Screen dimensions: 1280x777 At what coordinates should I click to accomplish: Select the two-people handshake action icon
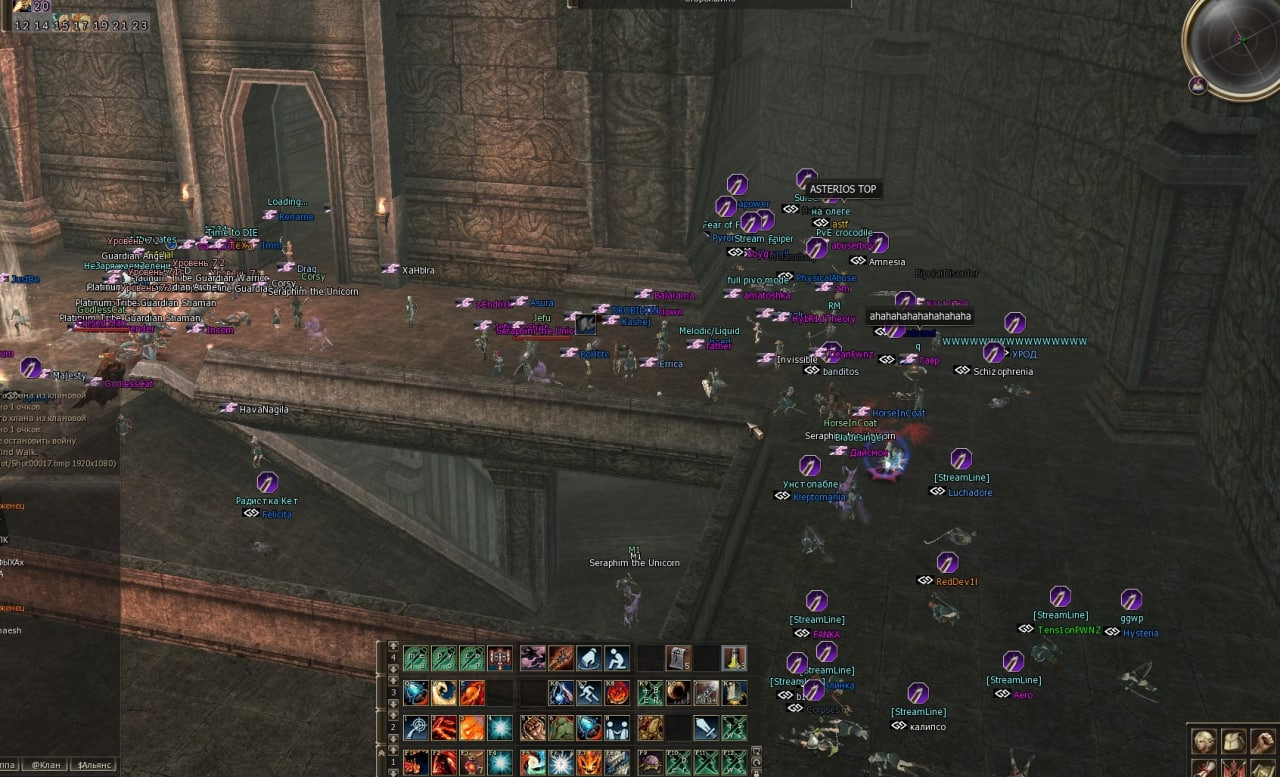(618, 728)
